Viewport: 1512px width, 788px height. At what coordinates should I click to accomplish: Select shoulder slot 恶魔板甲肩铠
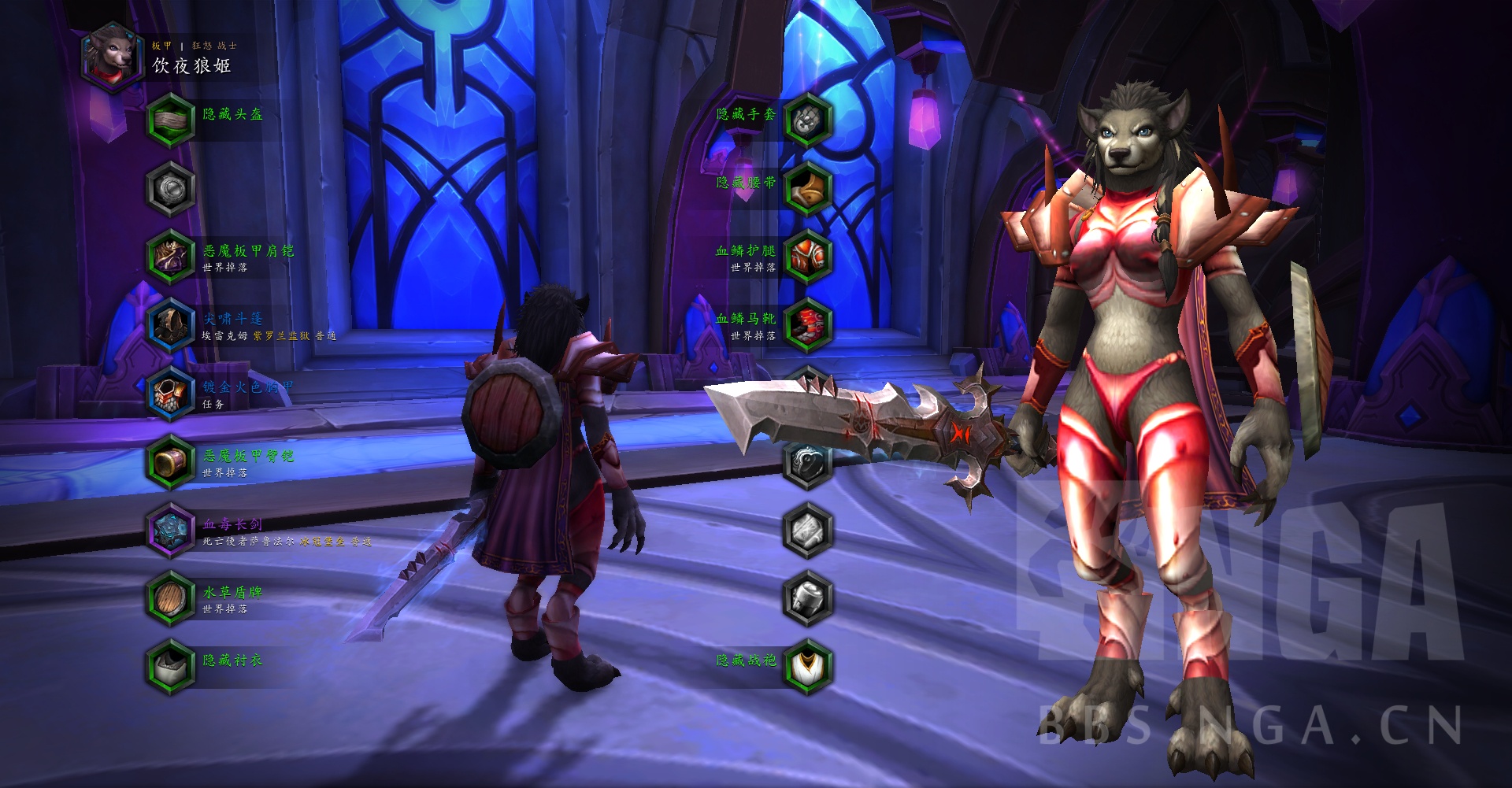click(x=170, y=257)
